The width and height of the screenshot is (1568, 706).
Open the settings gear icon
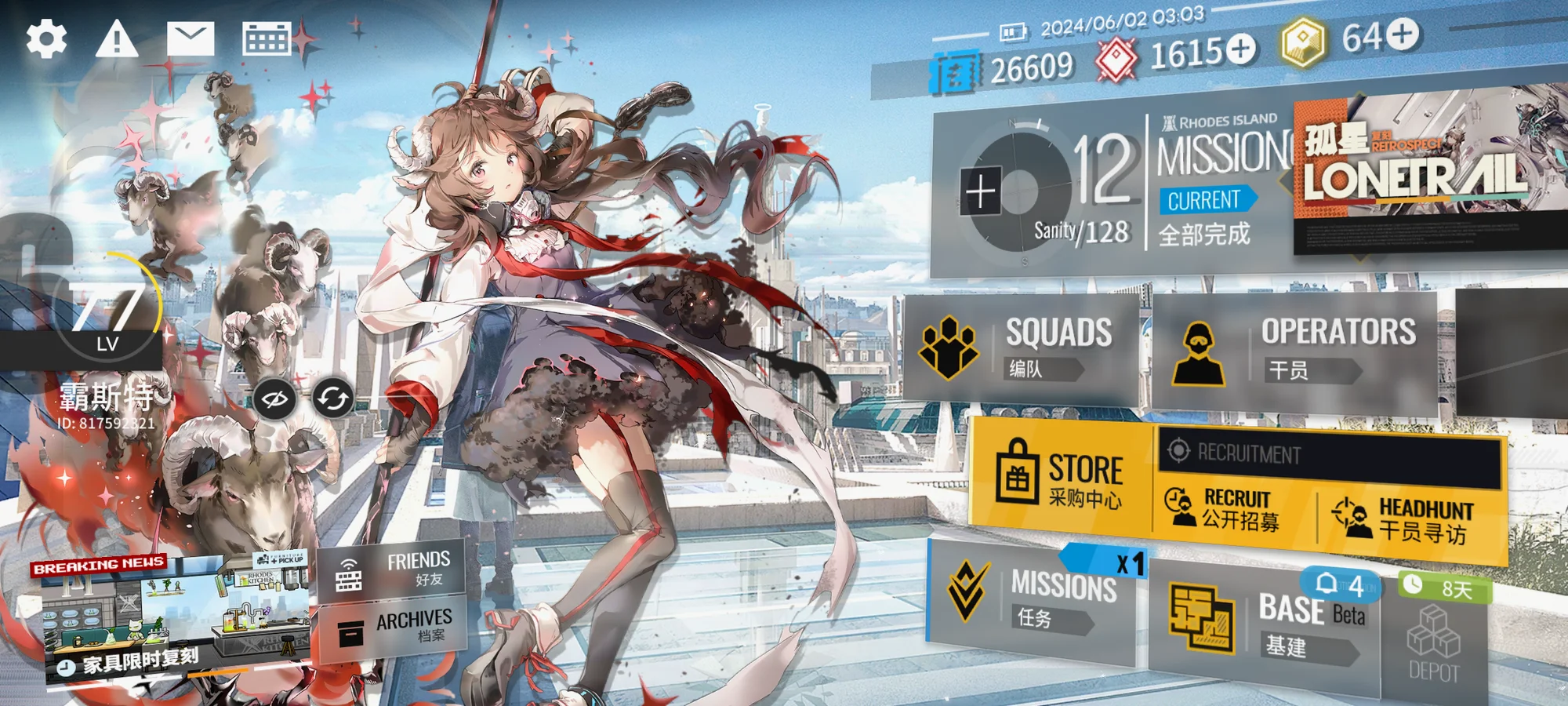point(46,39)
